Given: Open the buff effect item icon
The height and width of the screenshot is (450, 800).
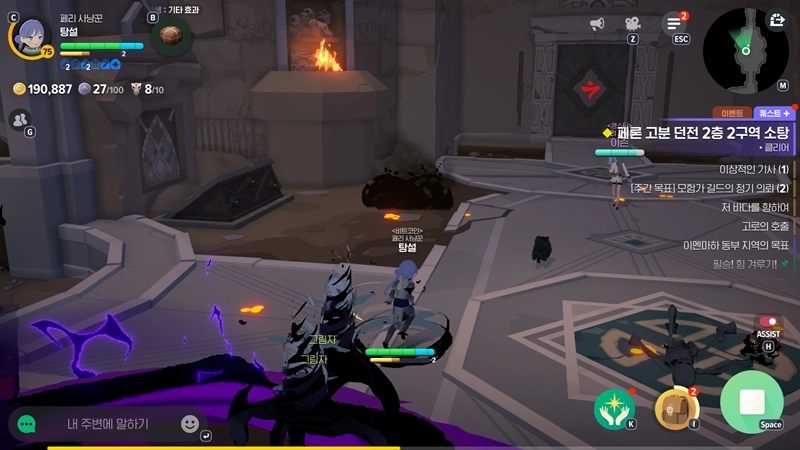Looking at the screenshot, I should point(172,37).
